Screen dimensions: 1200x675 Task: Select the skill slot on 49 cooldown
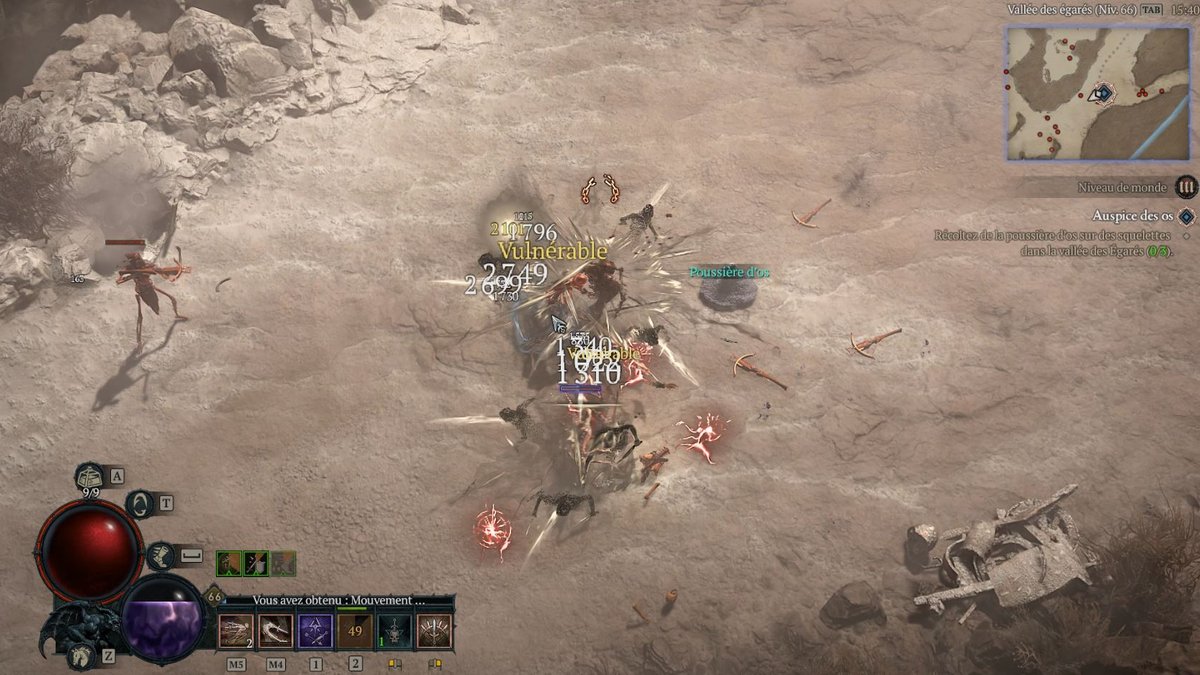(355, 631)
